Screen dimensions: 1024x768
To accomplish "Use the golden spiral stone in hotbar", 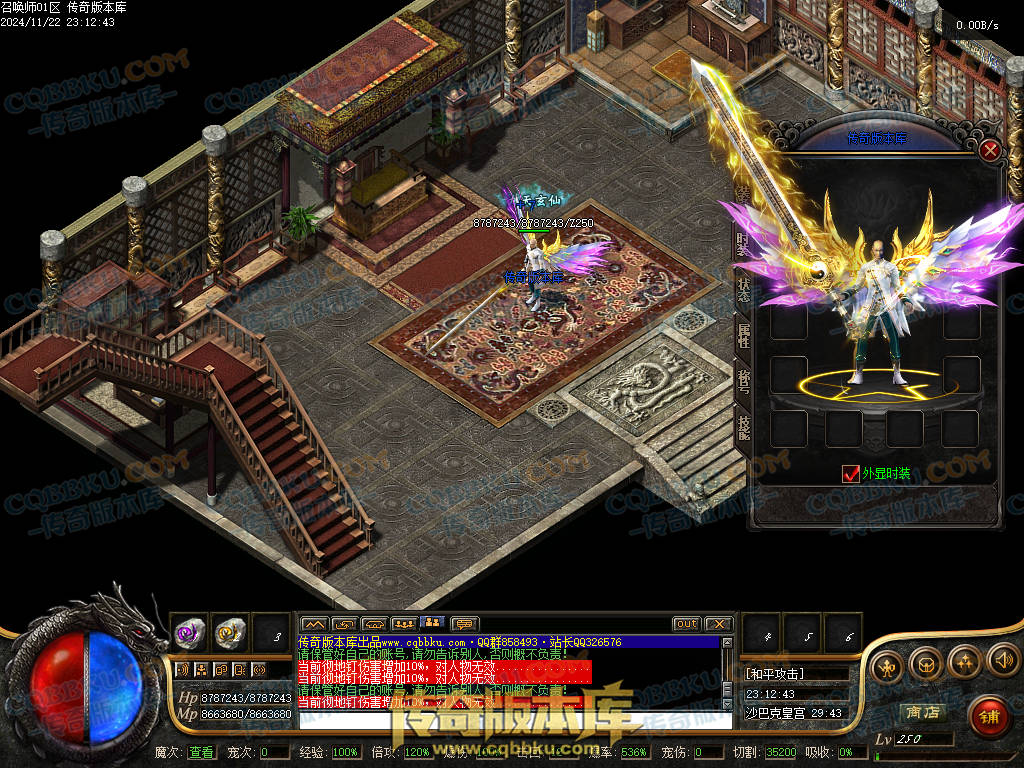I will click(x=229, y=632).
